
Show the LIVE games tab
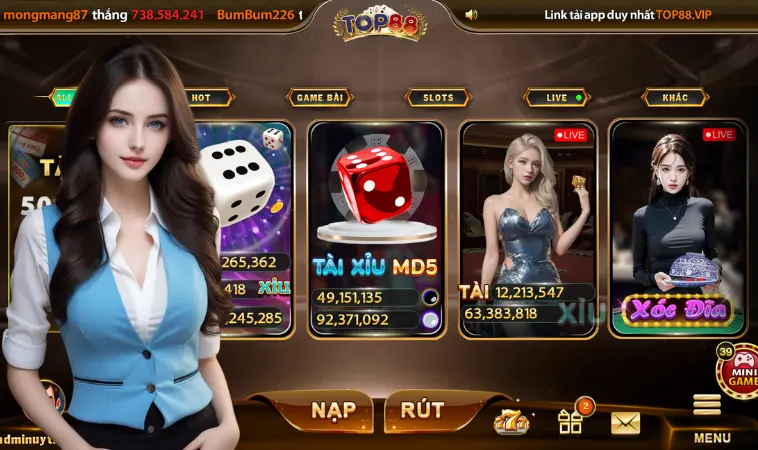tap(558, 98)
